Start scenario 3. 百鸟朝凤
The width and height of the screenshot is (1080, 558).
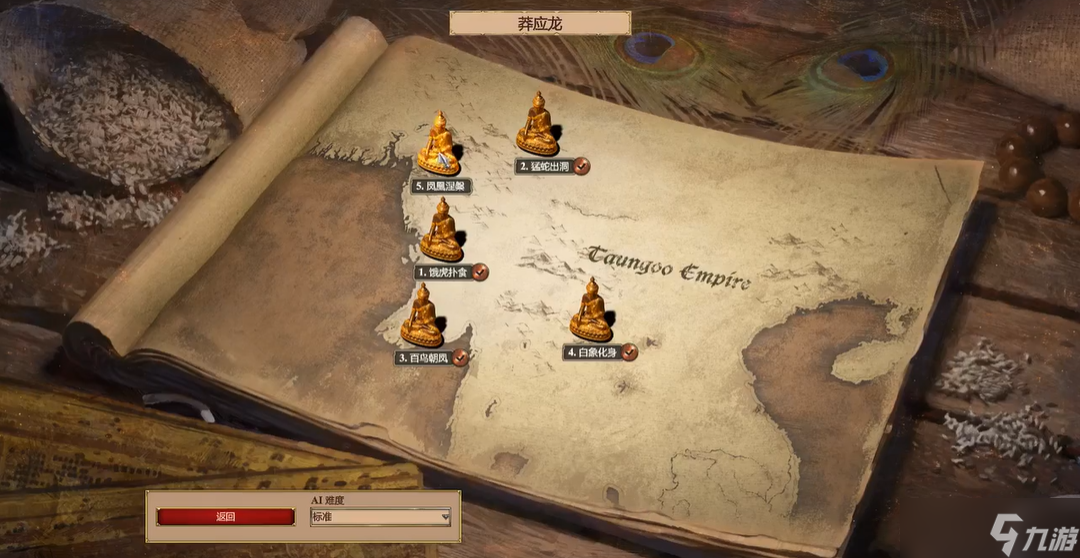[x=422, y=318]
